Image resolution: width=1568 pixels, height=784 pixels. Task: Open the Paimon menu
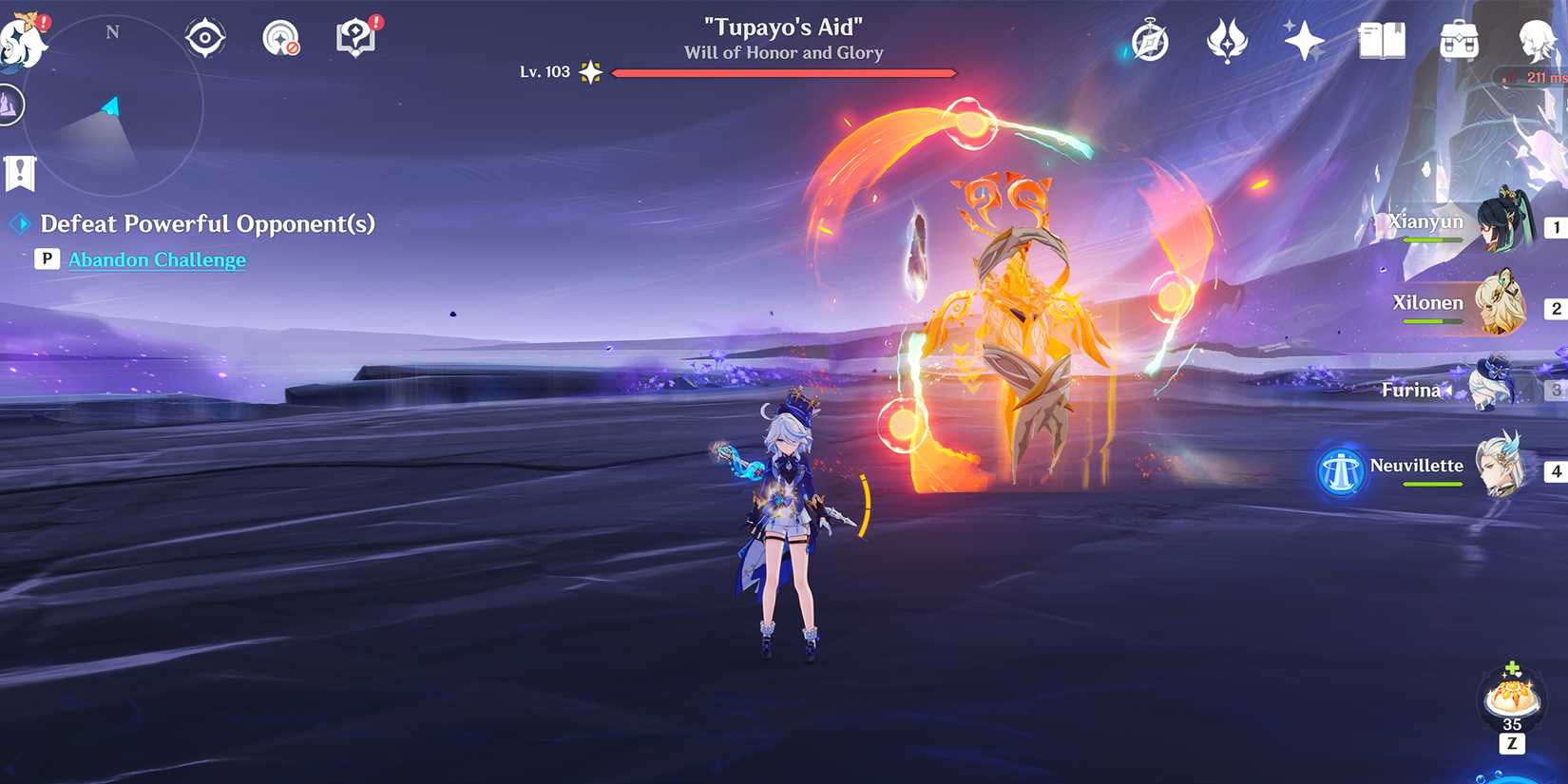tap(21, 38)
